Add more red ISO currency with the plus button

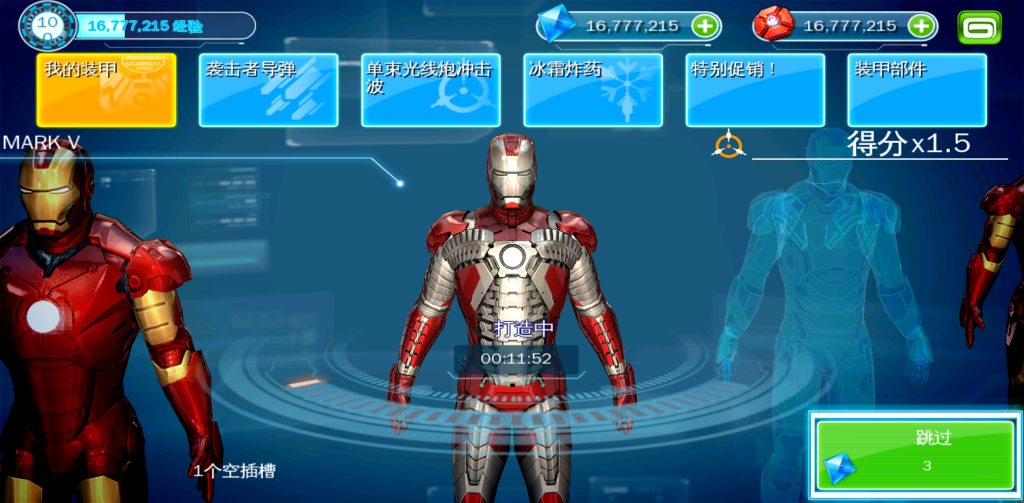coord(921,26)
